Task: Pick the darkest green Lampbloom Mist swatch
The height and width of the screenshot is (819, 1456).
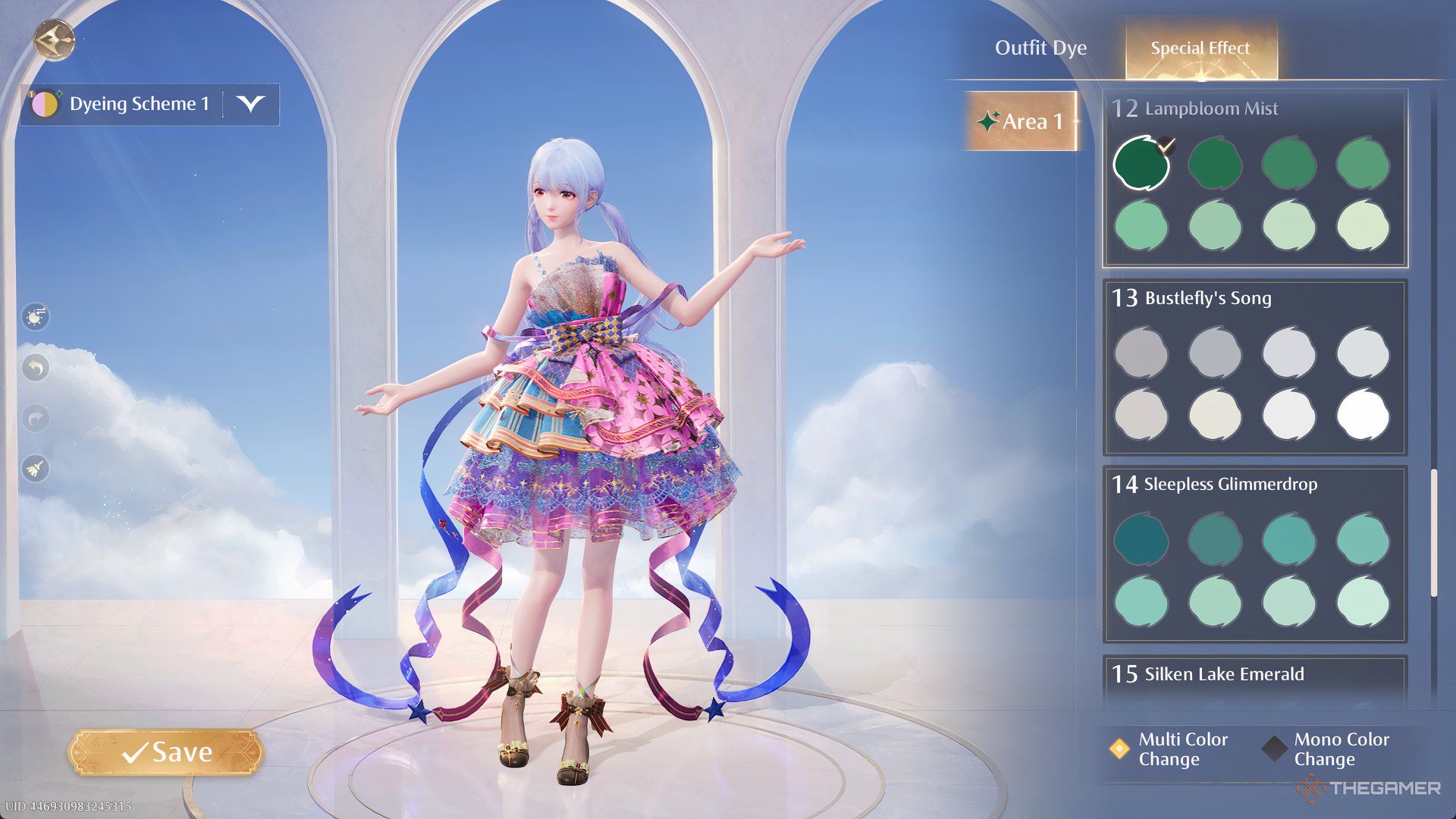Action: pos(1141,163)
